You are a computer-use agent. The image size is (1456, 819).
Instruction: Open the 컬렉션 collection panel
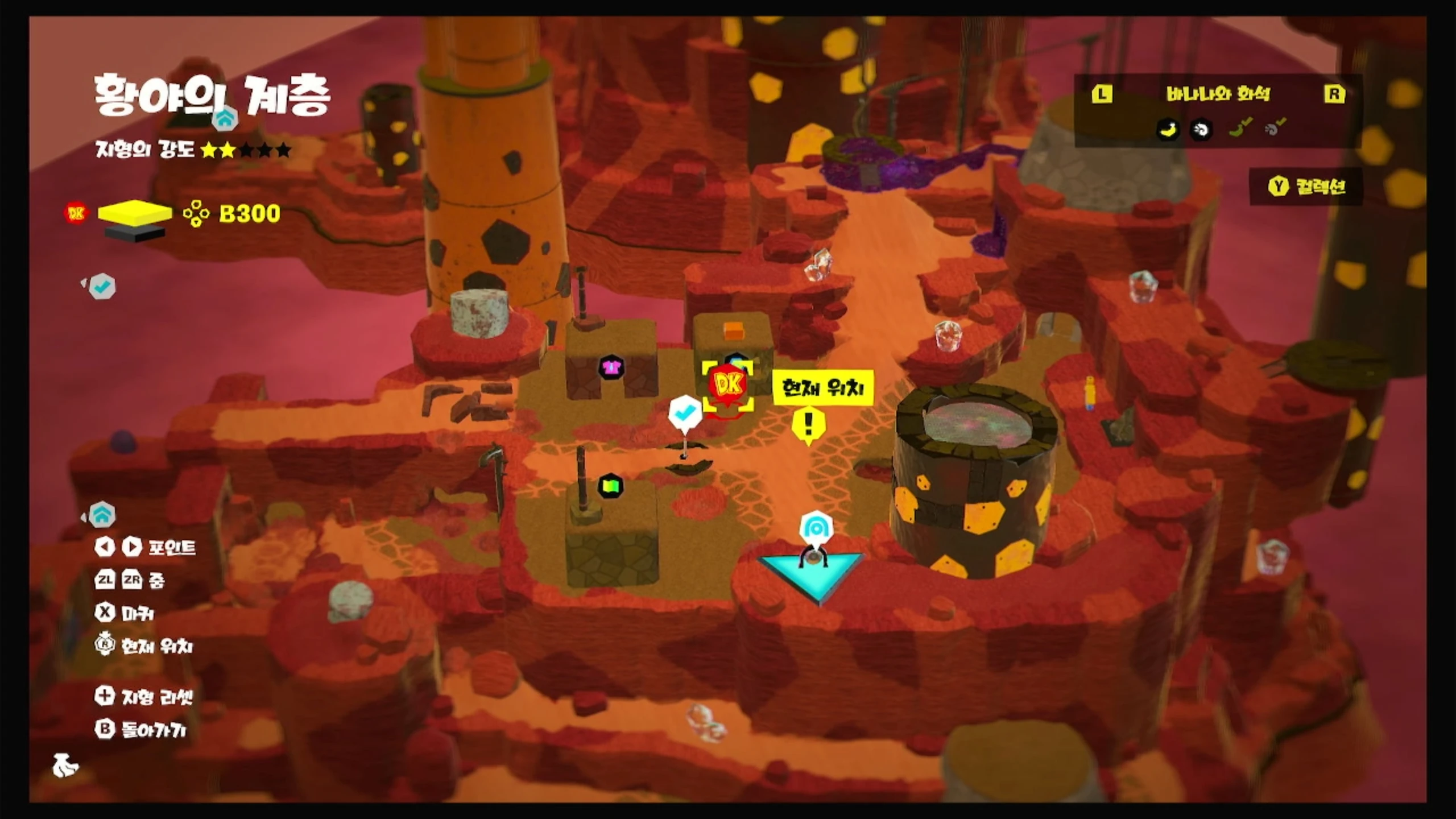pyautogui.click(x=1306, y=187)
